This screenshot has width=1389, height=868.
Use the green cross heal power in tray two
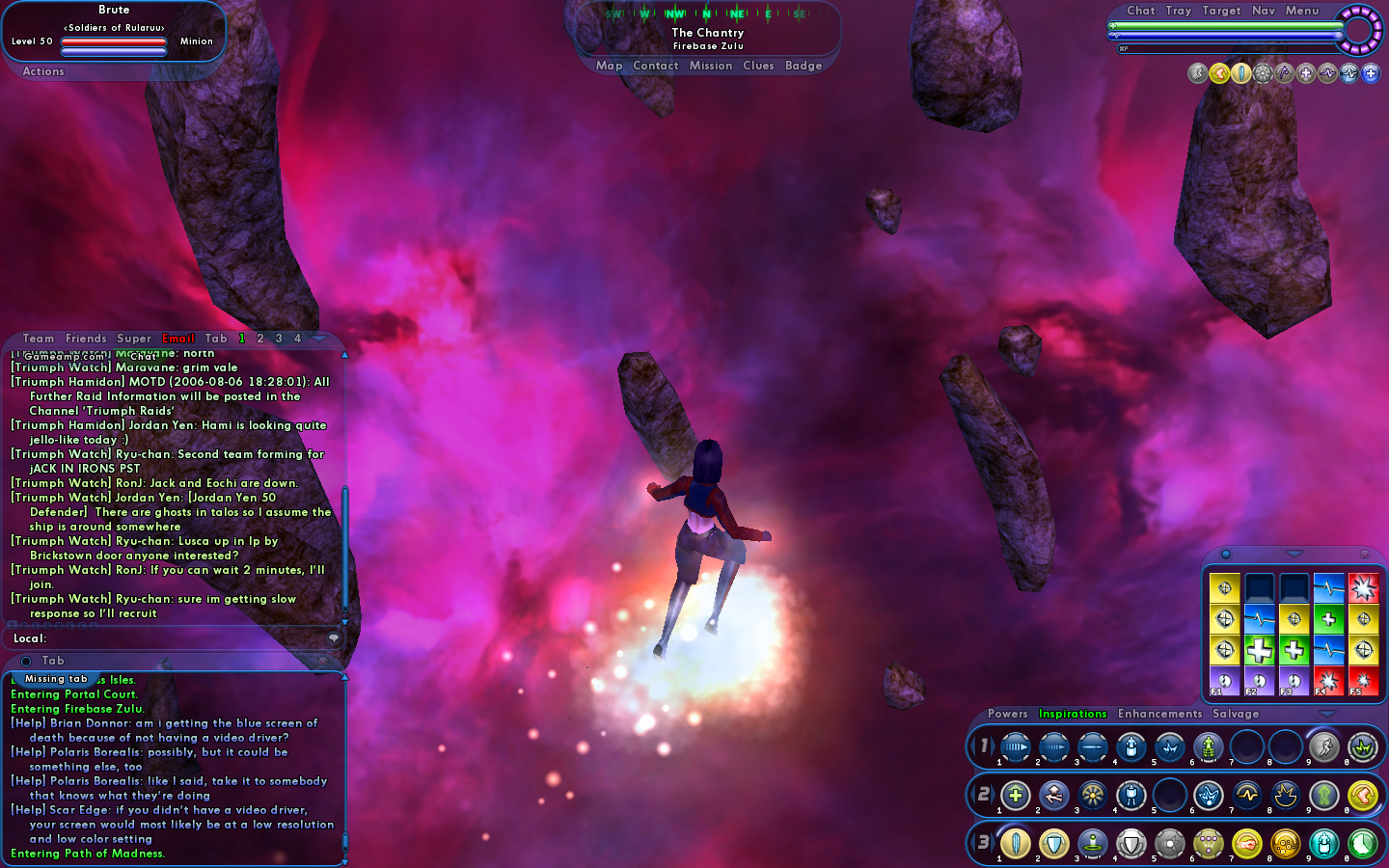click(x=1015, y=796)
